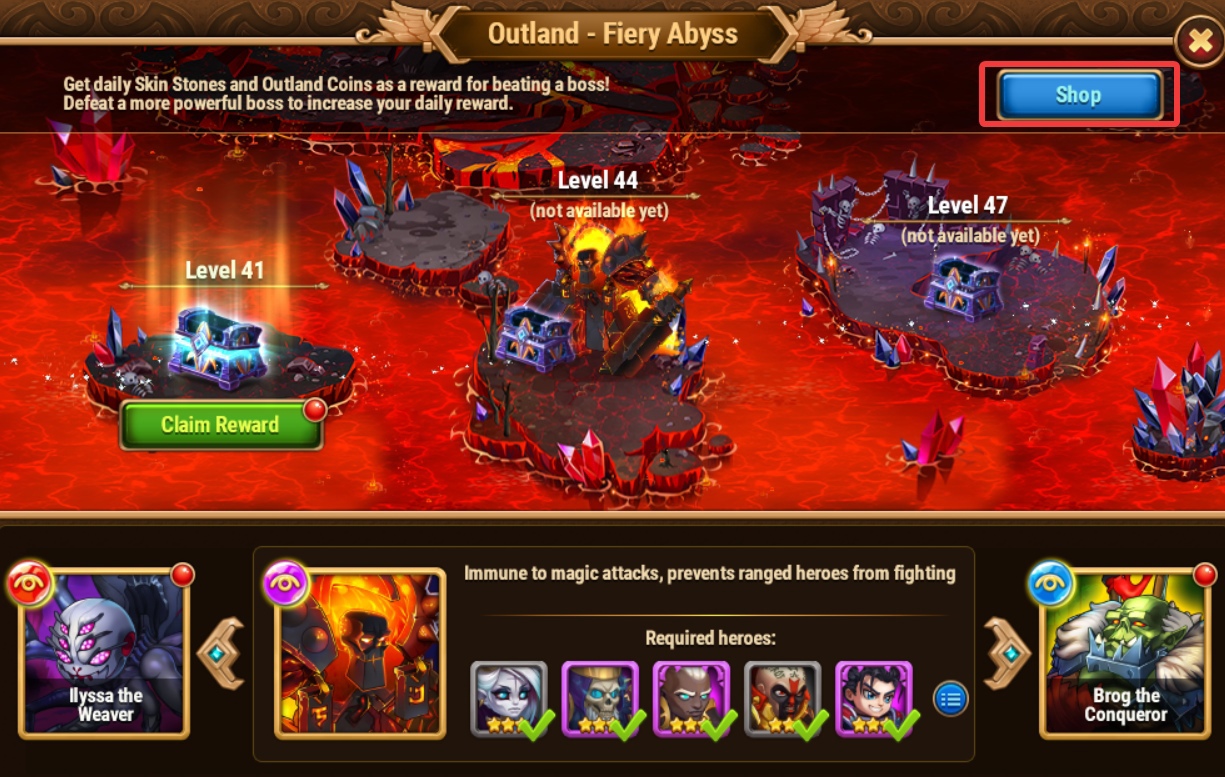1225x777 pixels.
Task: Select the Level 44 boss chest
Action: pyautogui.click(x=536, y=337)
